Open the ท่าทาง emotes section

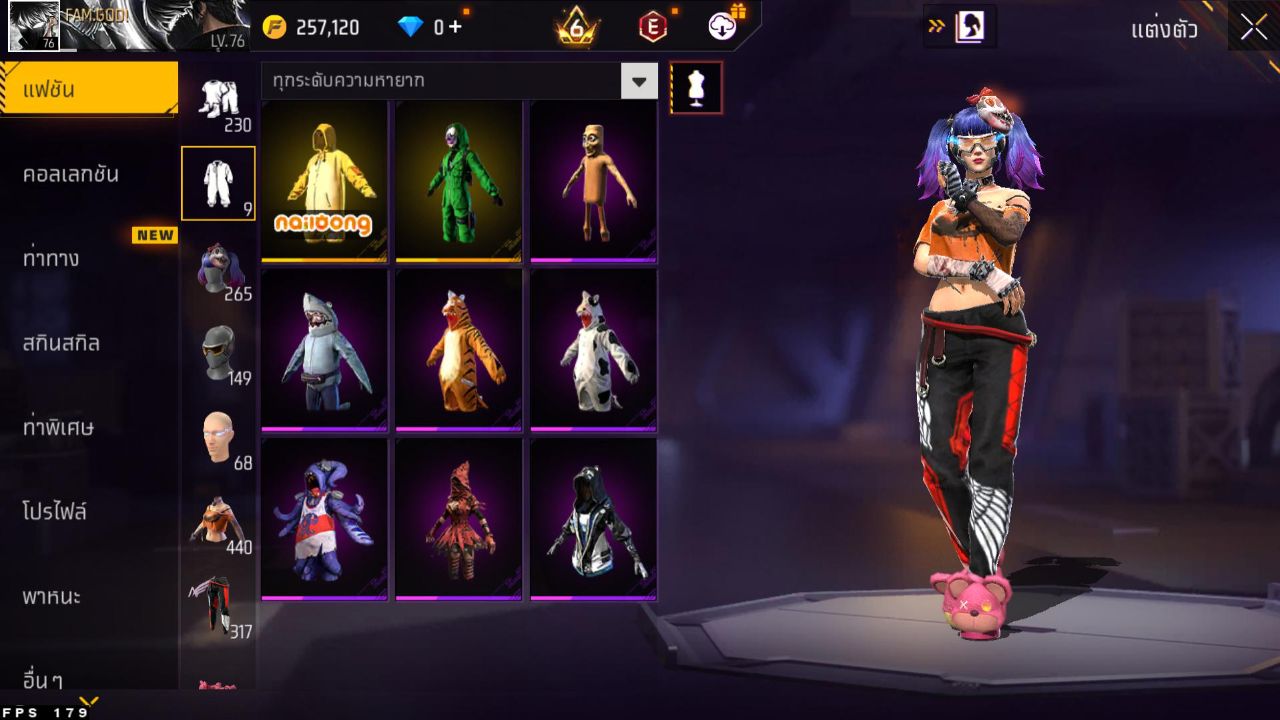pyautogui.click(x=88, y=258)
